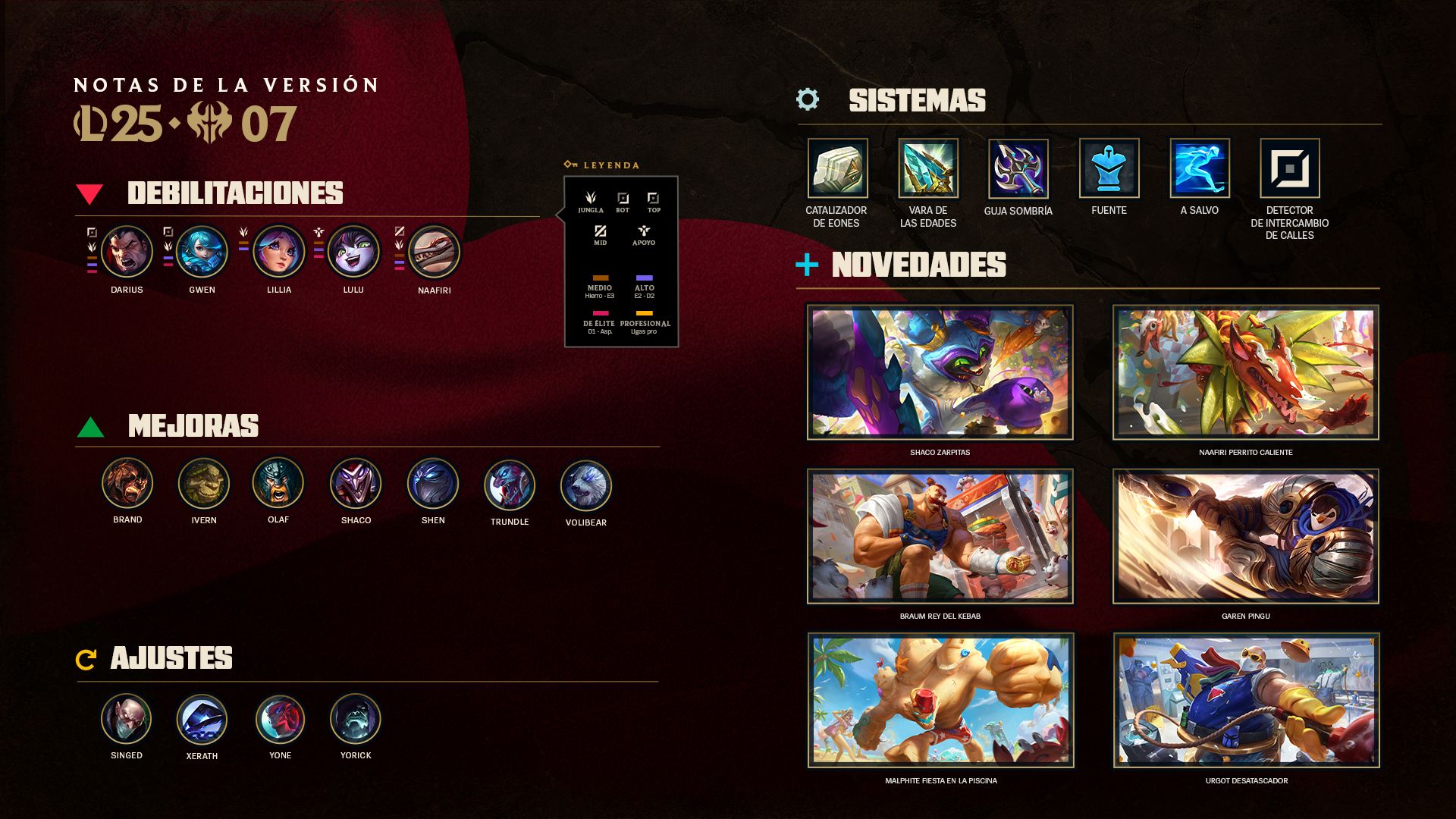Click the Xerath champion portrait
Viewport: 1456px width, 819px height.
(x=202, y=720)
